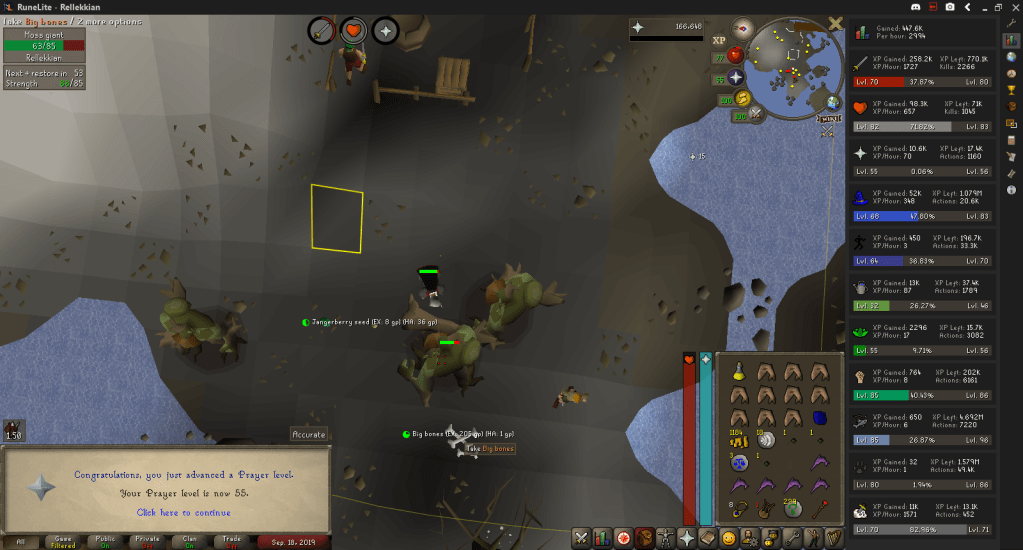Open the Prayer tab
1023x550 pixels.
[687, 538]
